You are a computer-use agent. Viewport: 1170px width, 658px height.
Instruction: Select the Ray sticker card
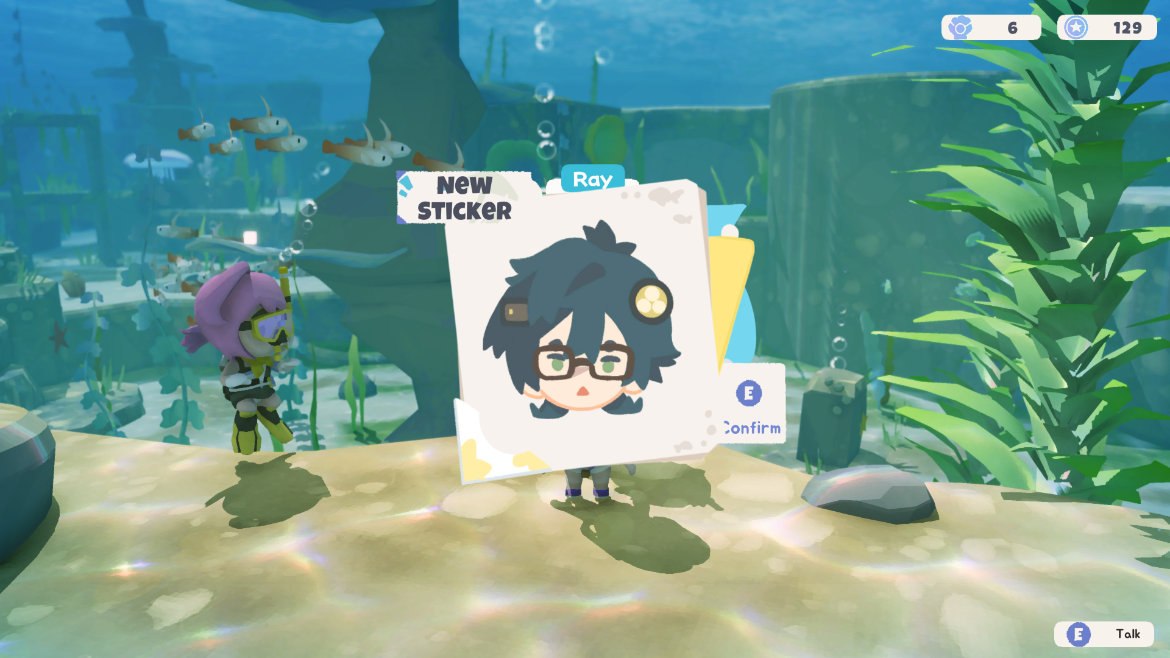coord(581,332)
